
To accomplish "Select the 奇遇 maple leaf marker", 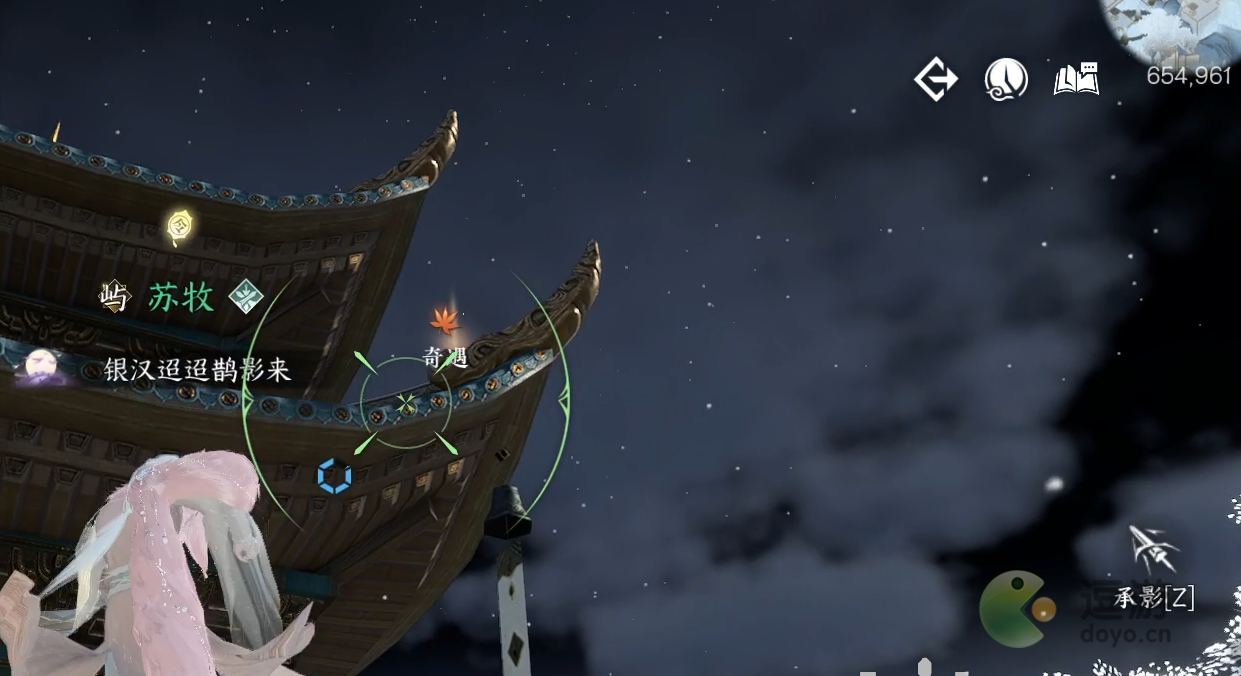I will pyautogui.click(x=445, y=322).
